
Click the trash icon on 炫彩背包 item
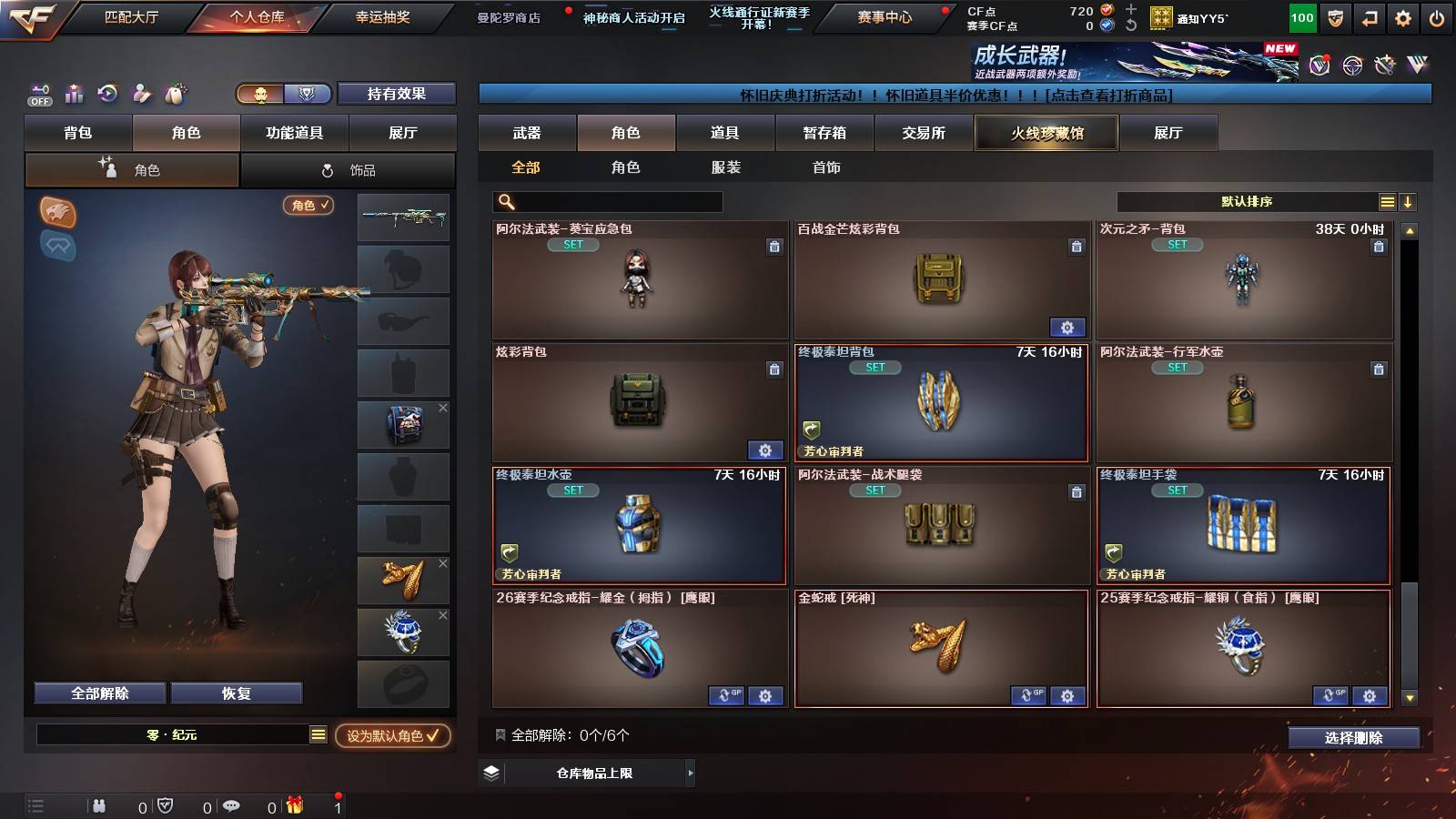point(774,369)
